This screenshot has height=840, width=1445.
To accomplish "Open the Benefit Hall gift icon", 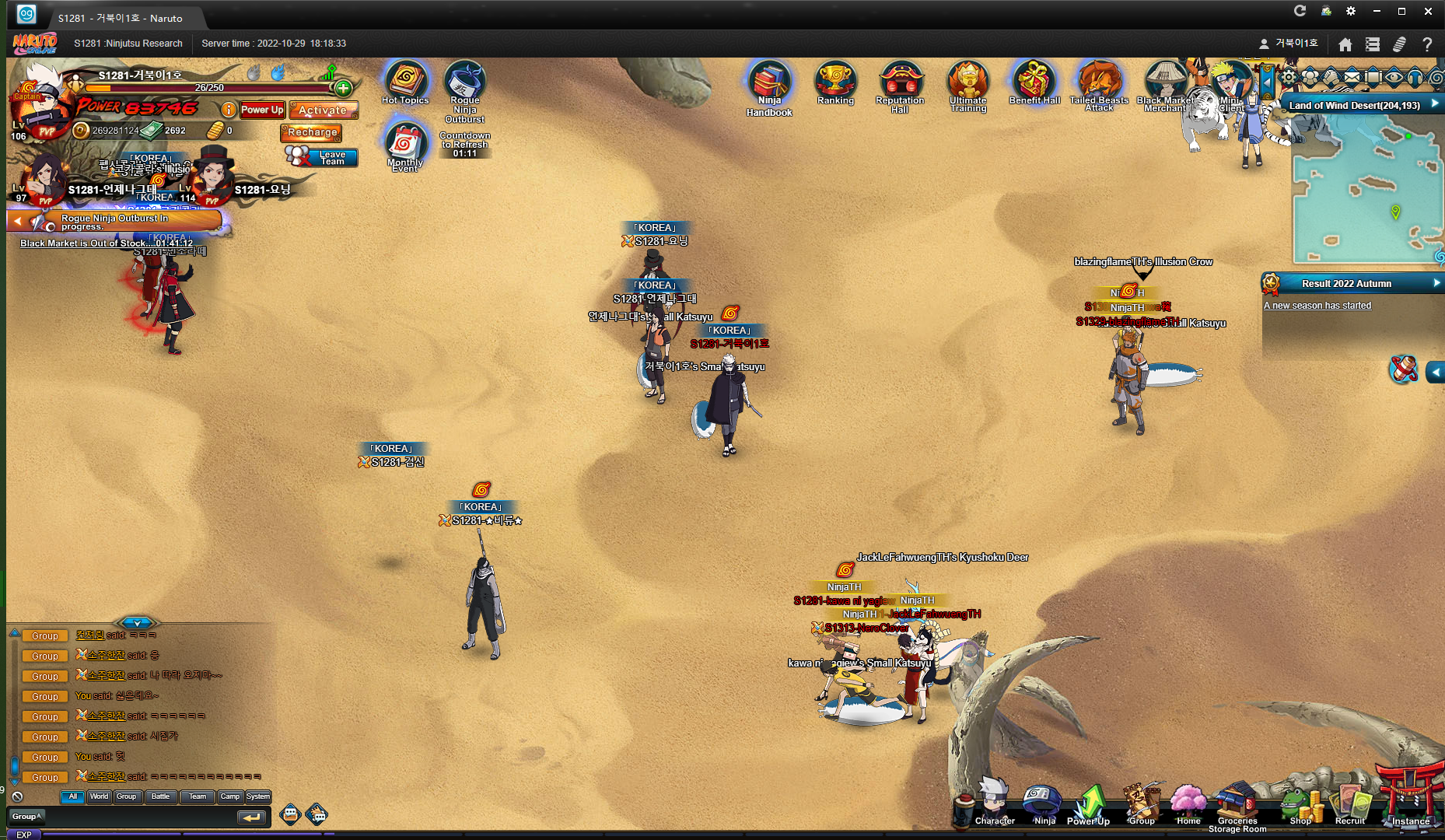I will pyautogui.click(x=1034, y=82).
